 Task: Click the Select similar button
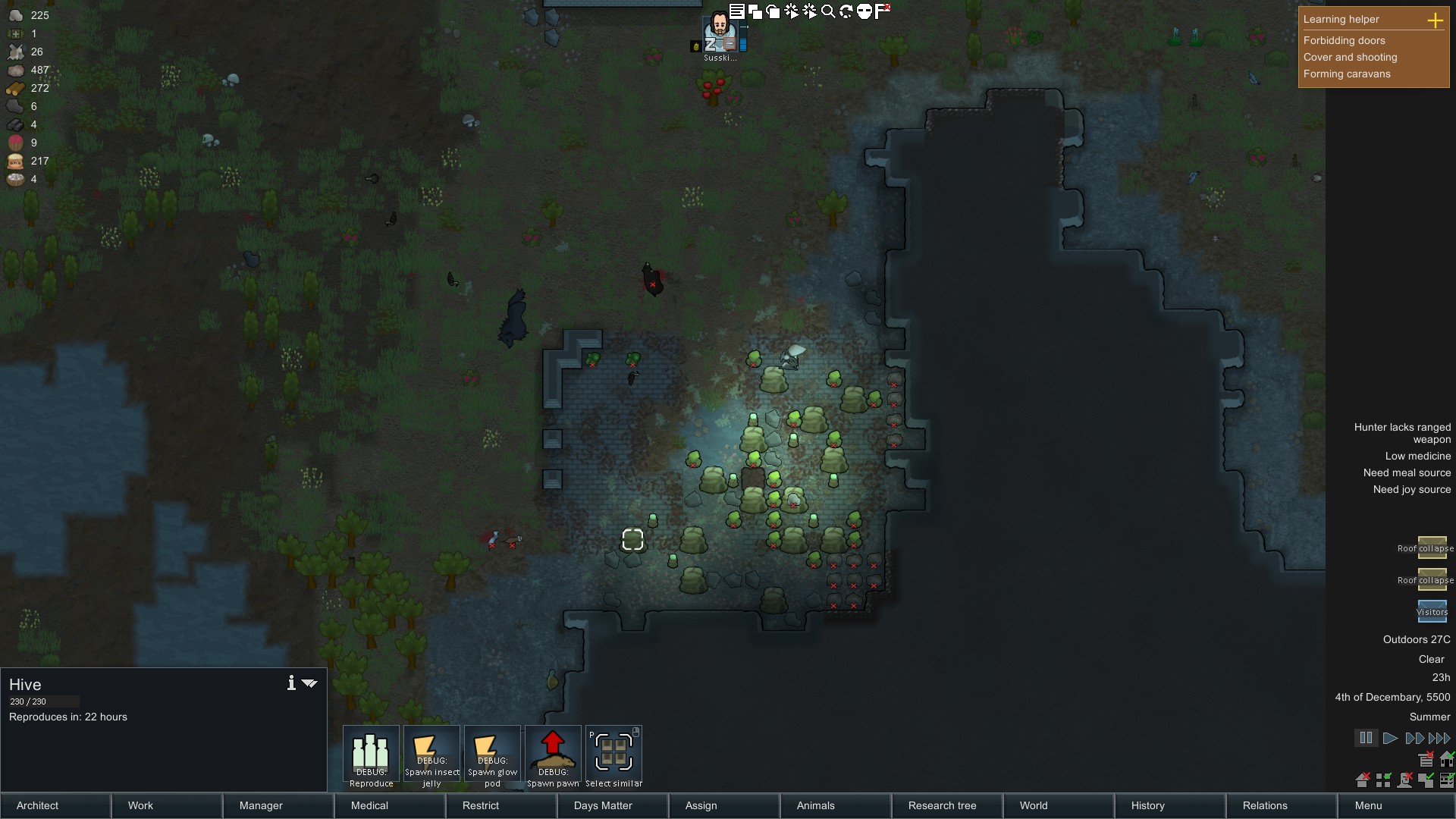pyautogui.click(x=613, y=756)
